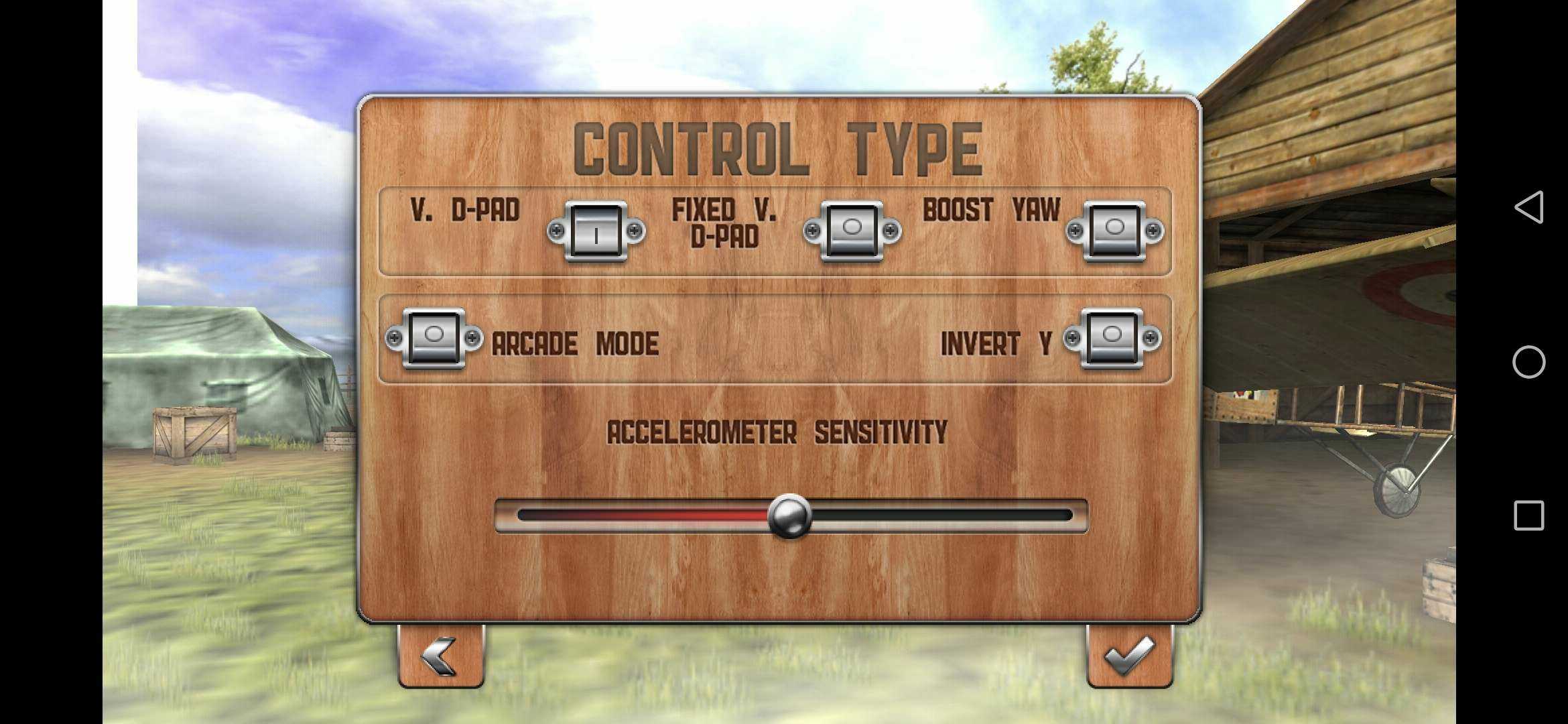Enable the Fixed V. D-Pad switch
Image resolution: width=1568 pixels, height=724 pixels.
click(852, 232)
